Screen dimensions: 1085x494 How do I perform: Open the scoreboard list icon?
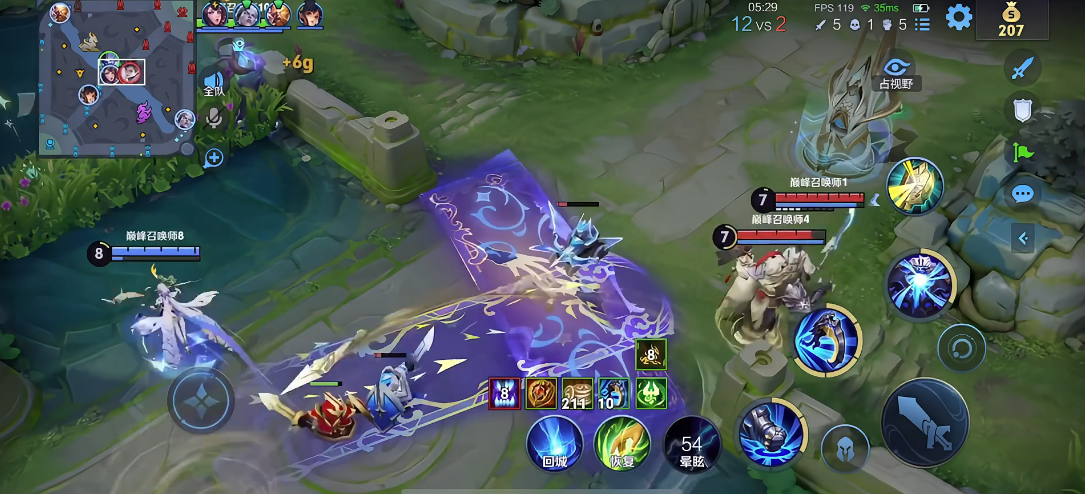[x=922, y=24]
